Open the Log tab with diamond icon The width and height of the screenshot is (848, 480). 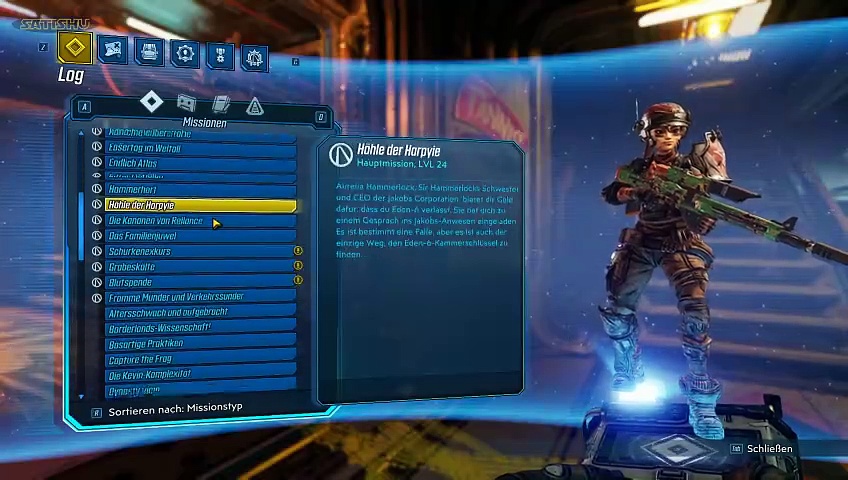pyautogui.click(x=74, y=48)
